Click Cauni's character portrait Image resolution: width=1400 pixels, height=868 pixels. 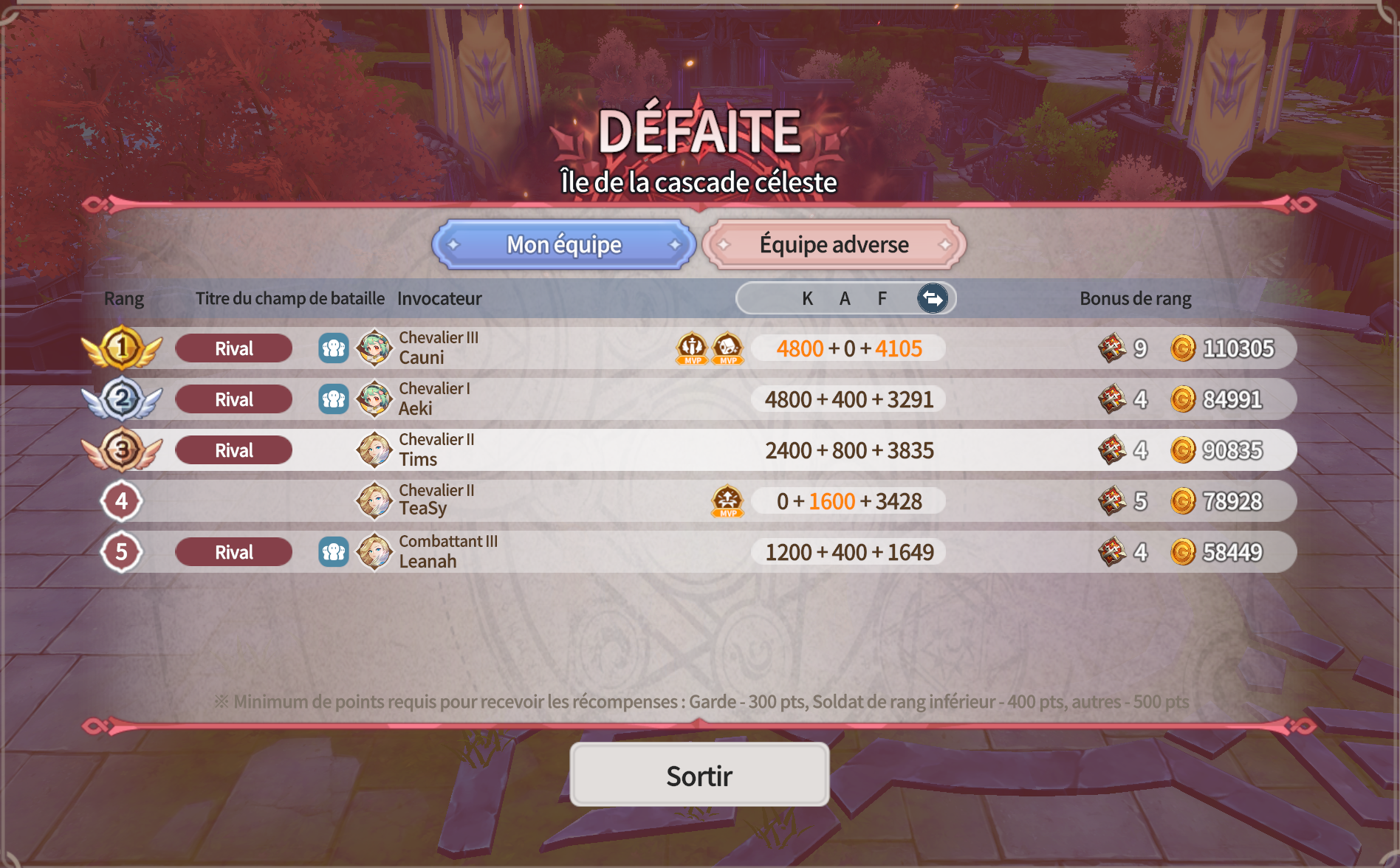pyautogui.click(x=374, y=348)
